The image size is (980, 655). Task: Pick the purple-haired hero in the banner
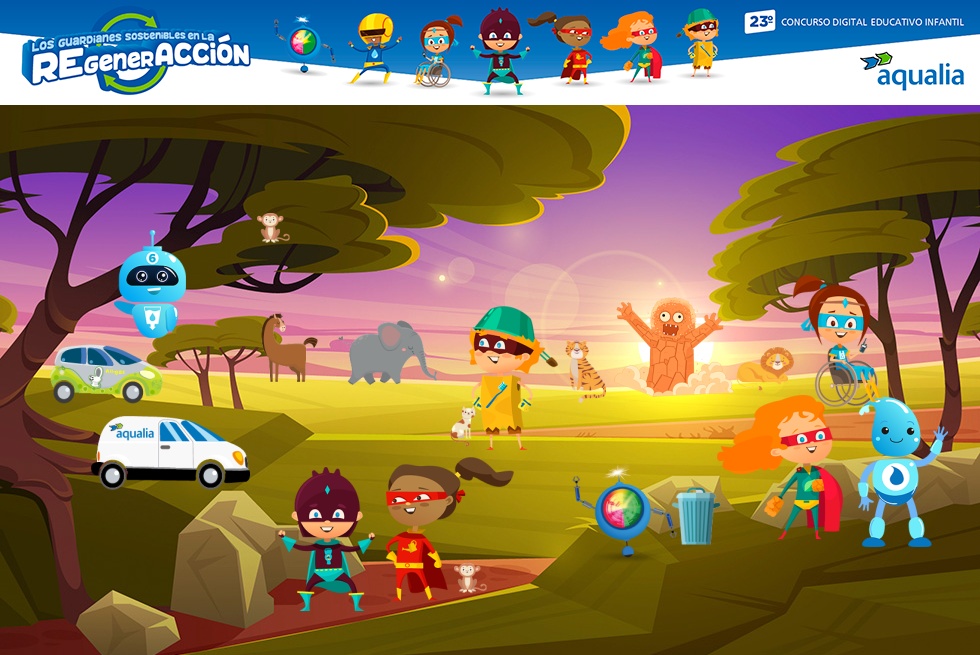coord(496,52)
